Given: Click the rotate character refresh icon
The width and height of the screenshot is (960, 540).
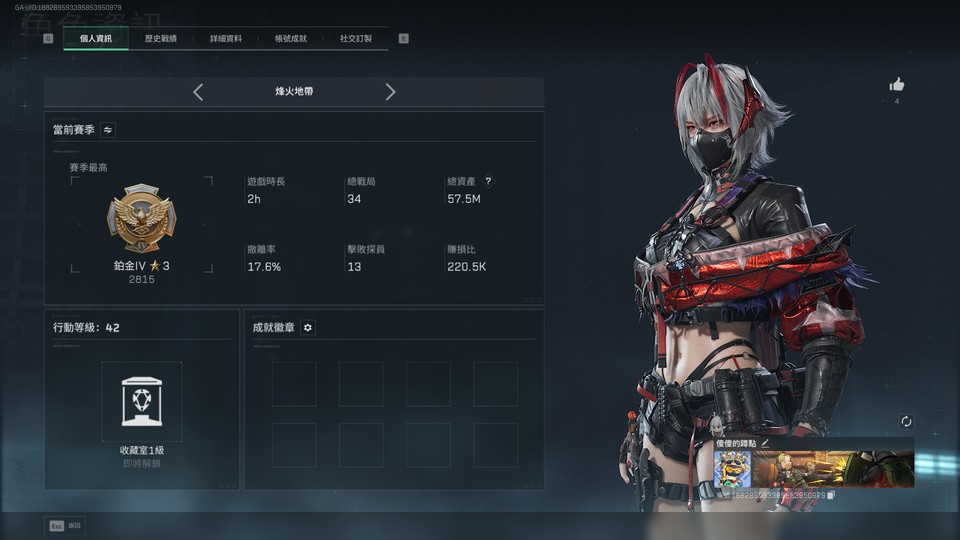Looking at the screenshot, I should (x=906, y=422).
